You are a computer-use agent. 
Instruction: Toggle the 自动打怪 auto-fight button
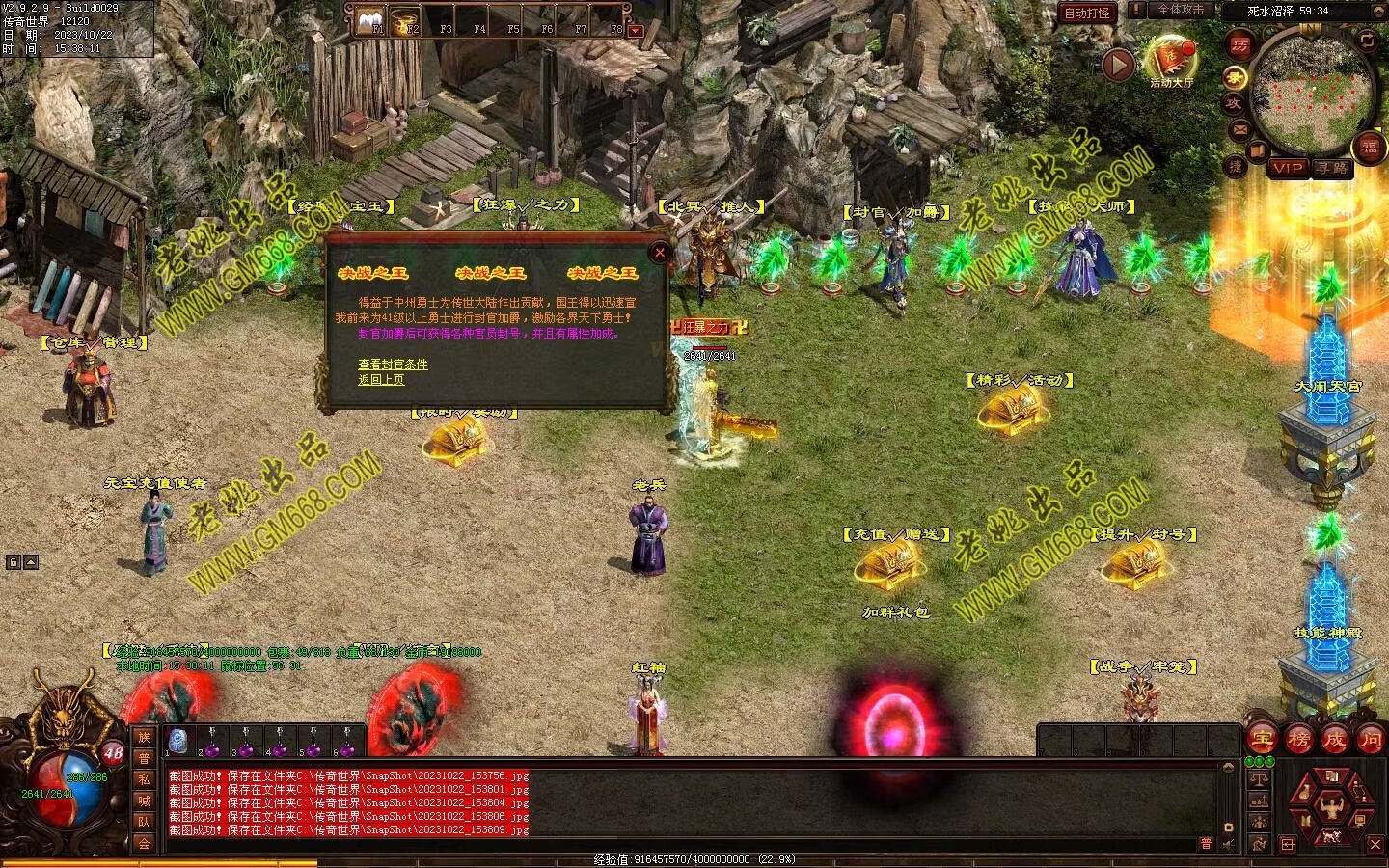pyautogui.click(x=1087, y=13)
